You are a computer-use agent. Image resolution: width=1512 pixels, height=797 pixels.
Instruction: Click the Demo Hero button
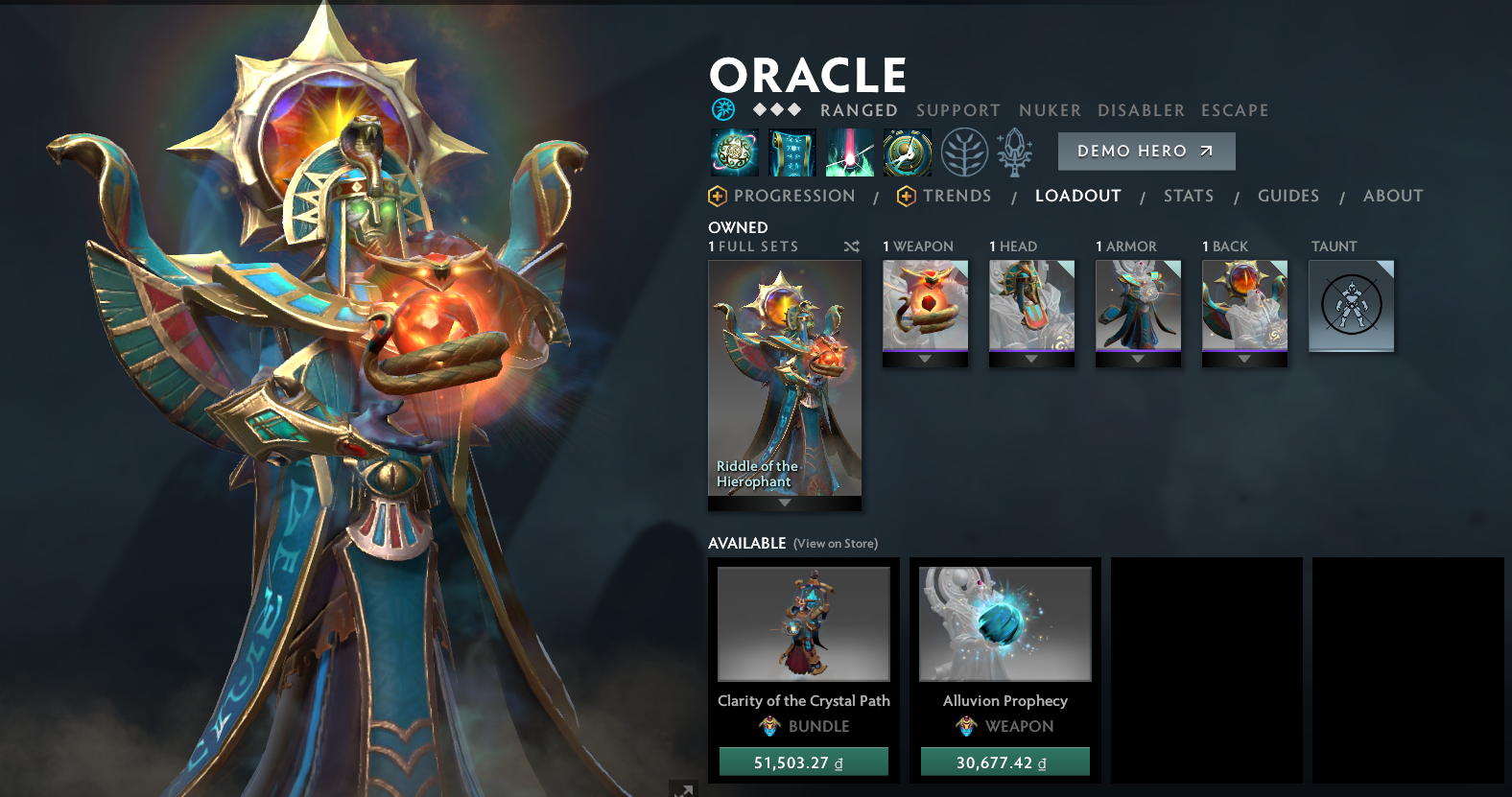pyautogui.click(x=1146, y=152)
